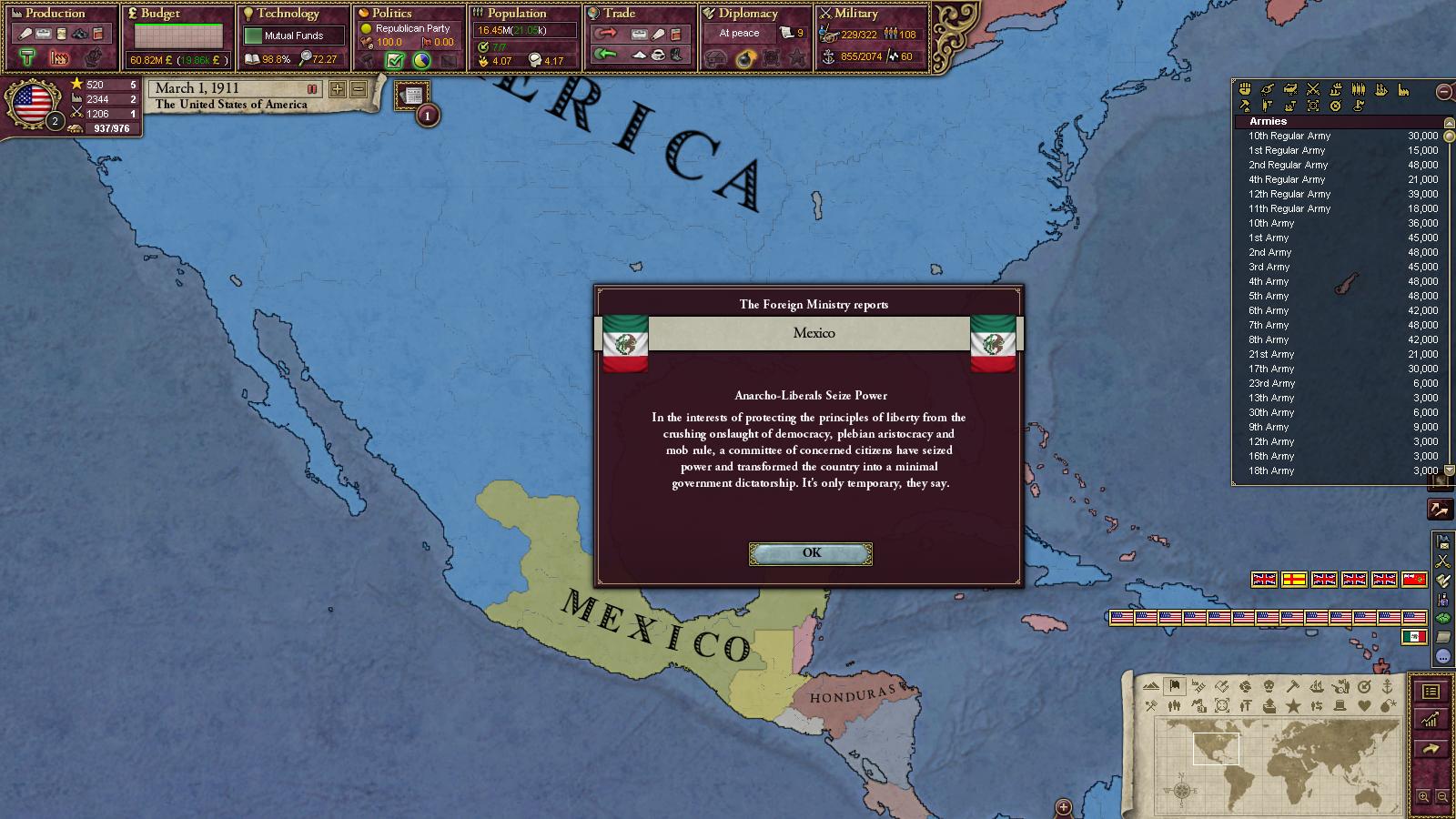Image resolution: width=1456 pixels, height=819 pixels.
Task: Open the Military tab
Action: (855, 14)
